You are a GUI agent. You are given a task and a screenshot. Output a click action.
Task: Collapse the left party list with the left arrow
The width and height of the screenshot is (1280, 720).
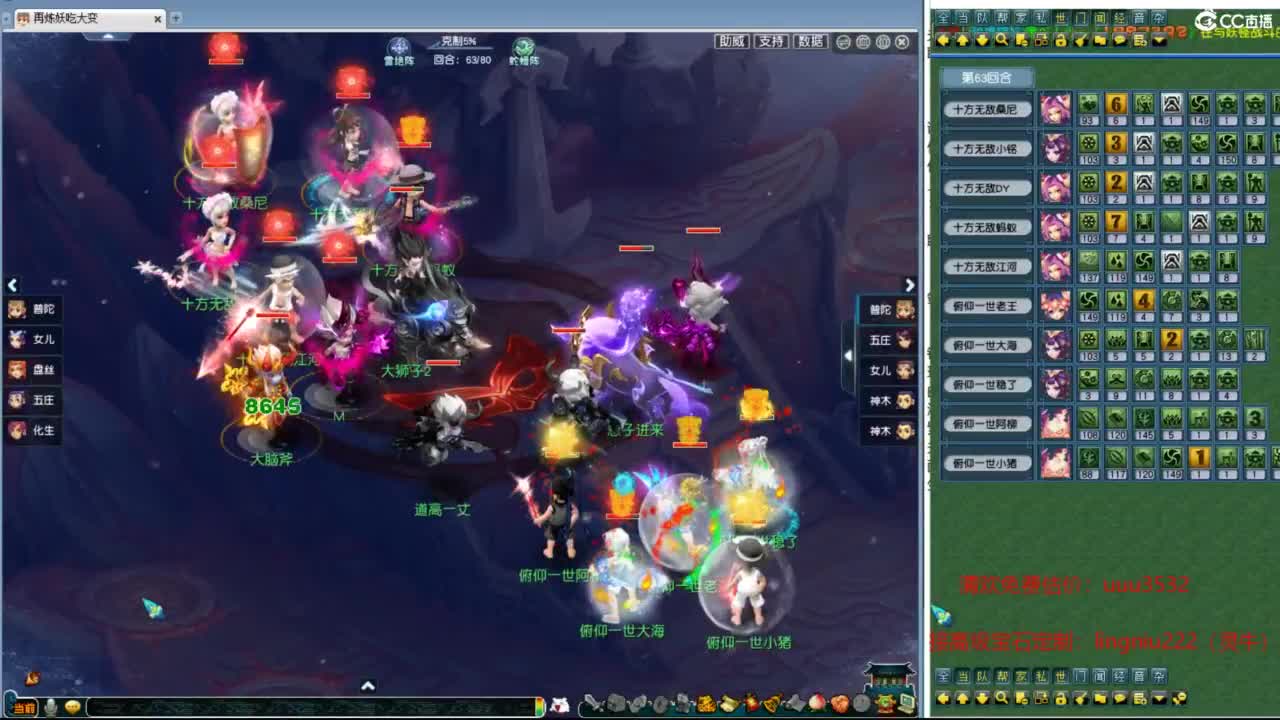pyautogui.click(x=13, y=285)
